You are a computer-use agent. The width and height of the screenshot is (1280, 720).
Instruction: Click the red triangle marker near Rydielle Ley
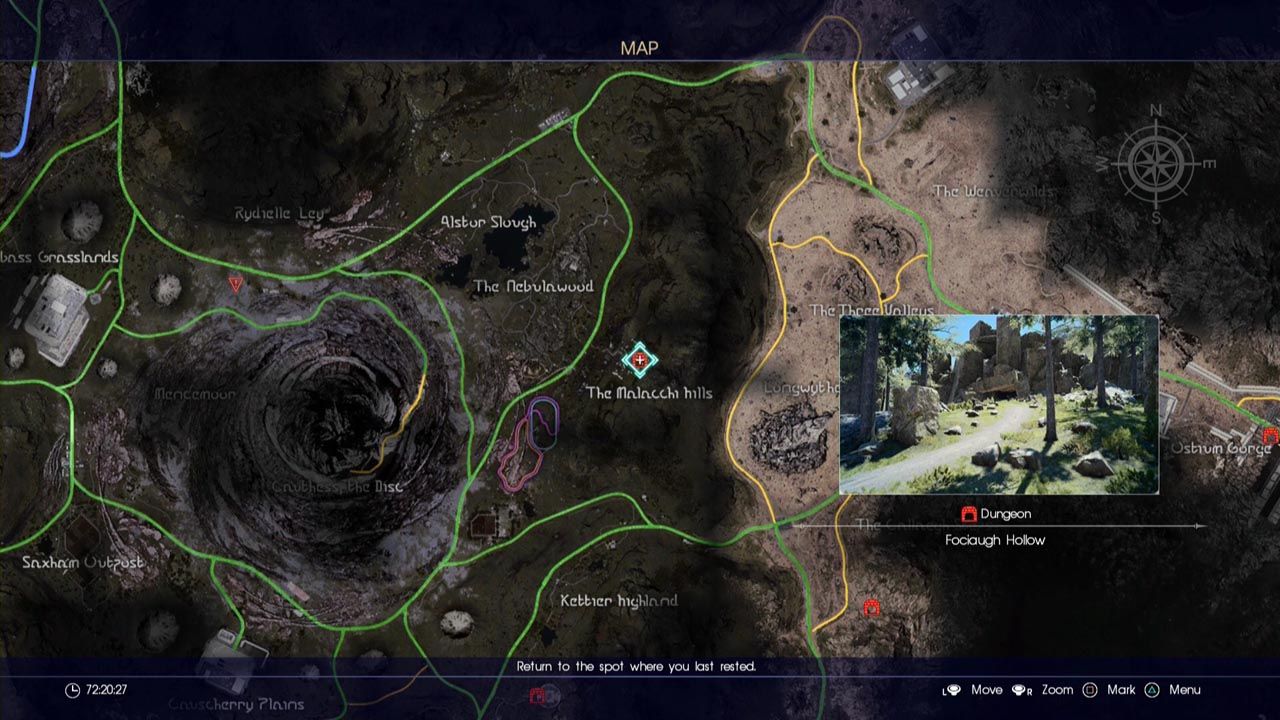tap(235, 284)
